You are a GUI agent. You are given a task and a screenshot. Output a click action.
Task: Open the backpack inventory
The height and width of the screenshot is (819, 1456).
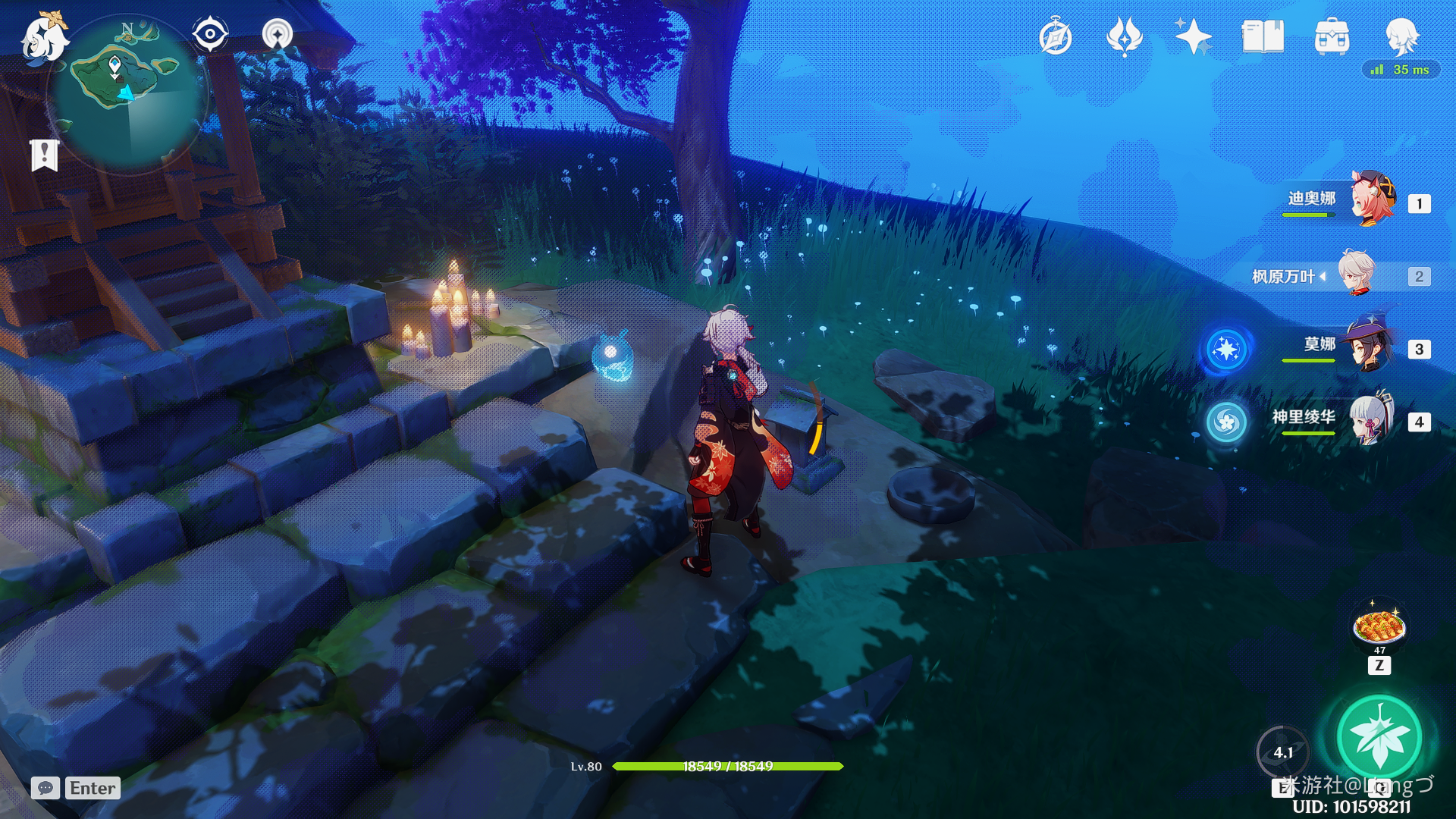(1332, 36)
